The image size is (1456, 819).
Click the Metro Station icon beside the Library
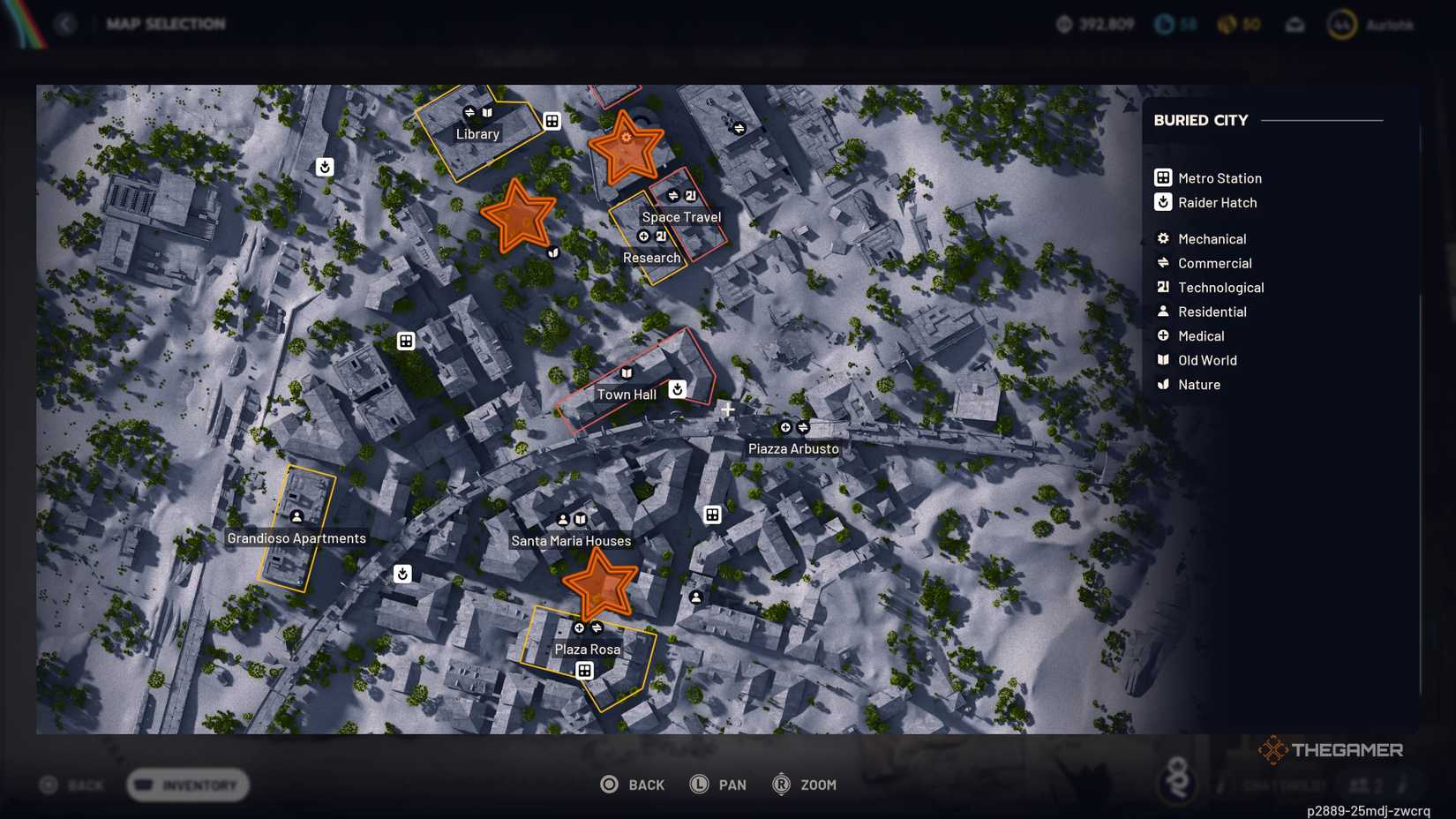pos(552,121)
